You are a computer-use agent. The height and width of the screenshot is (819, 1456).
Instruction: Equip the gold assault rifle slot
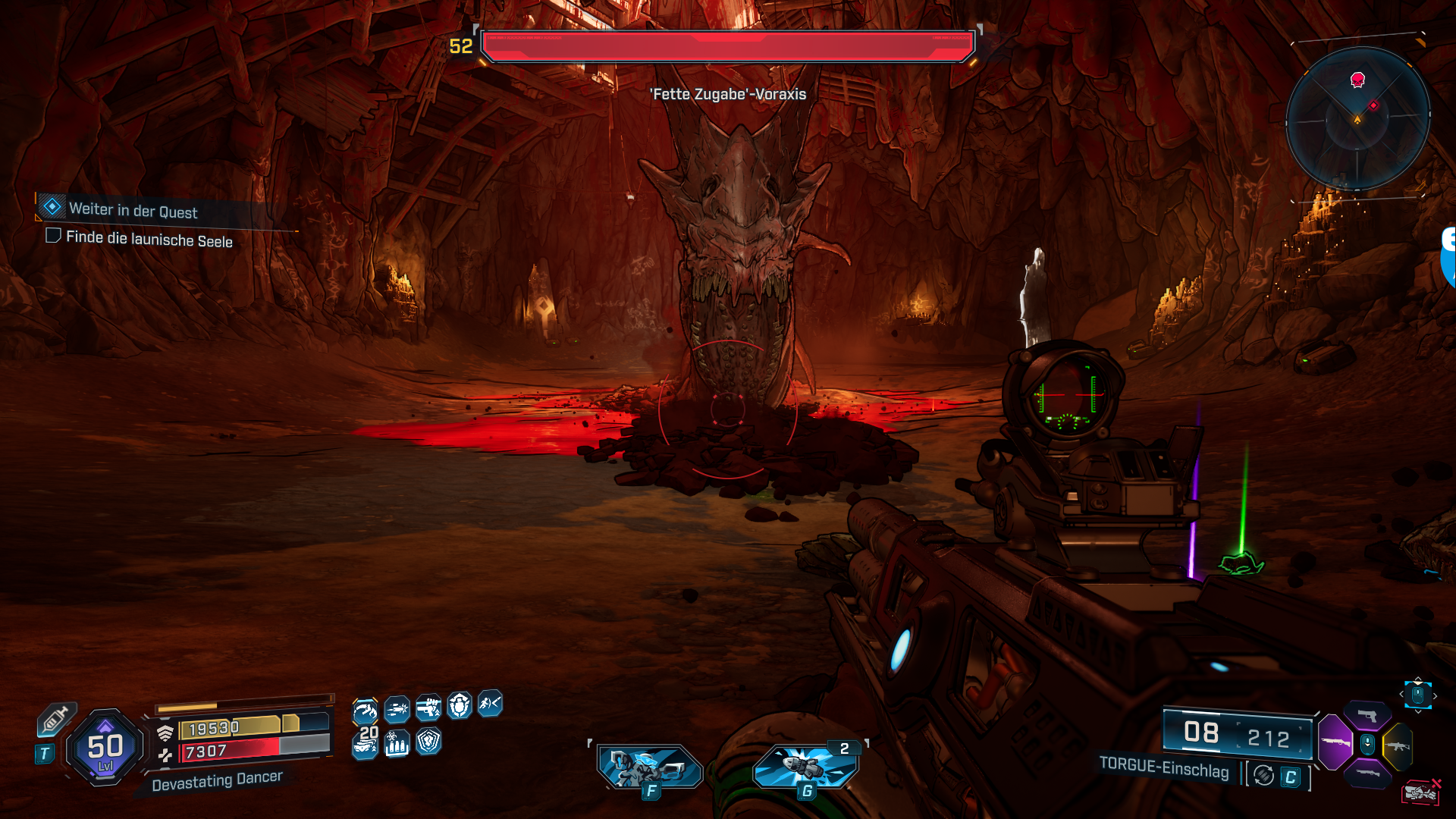coord(1398,746)
